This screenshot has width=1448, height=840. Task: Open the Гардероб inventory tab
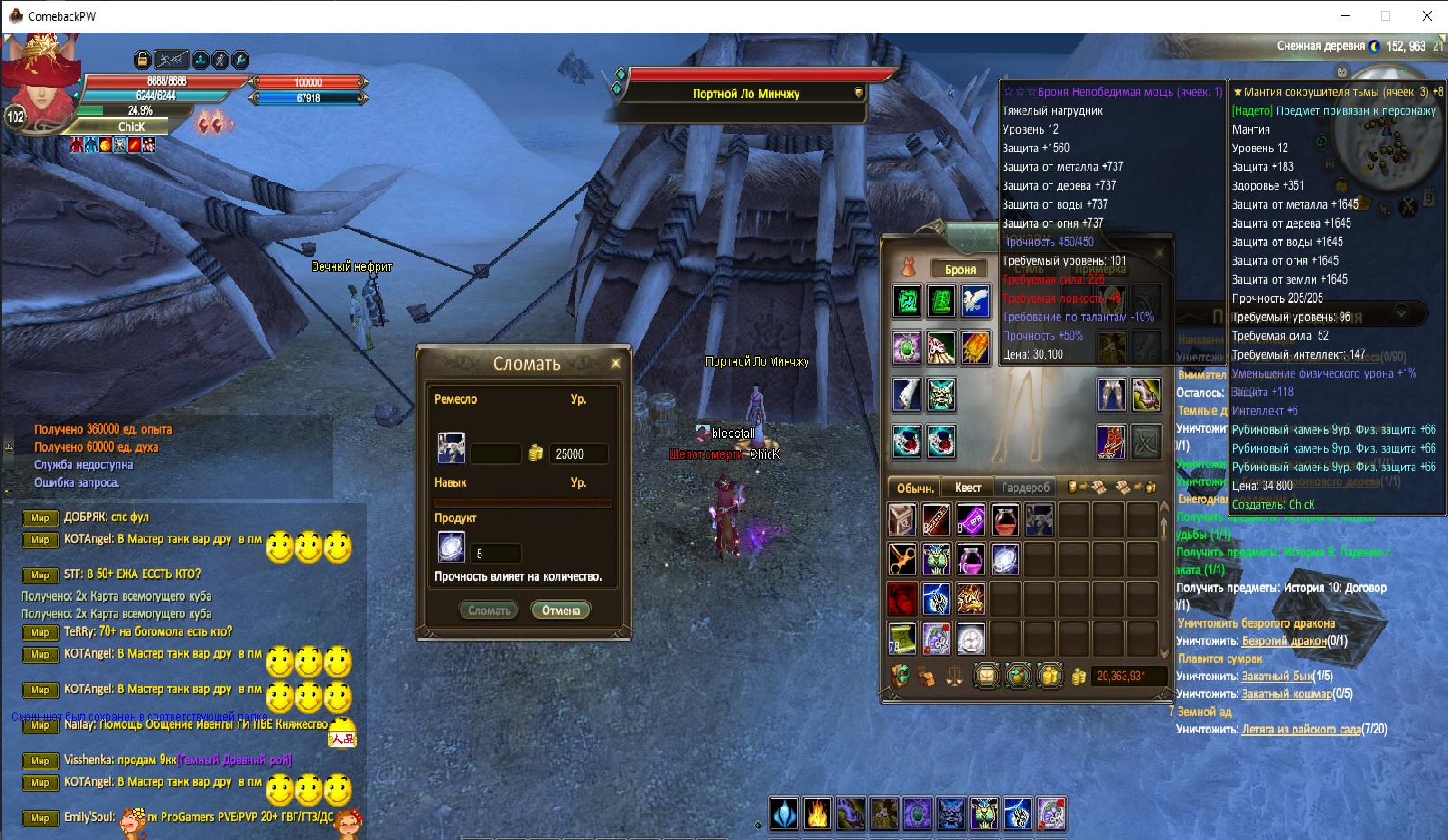point(1025,488)
